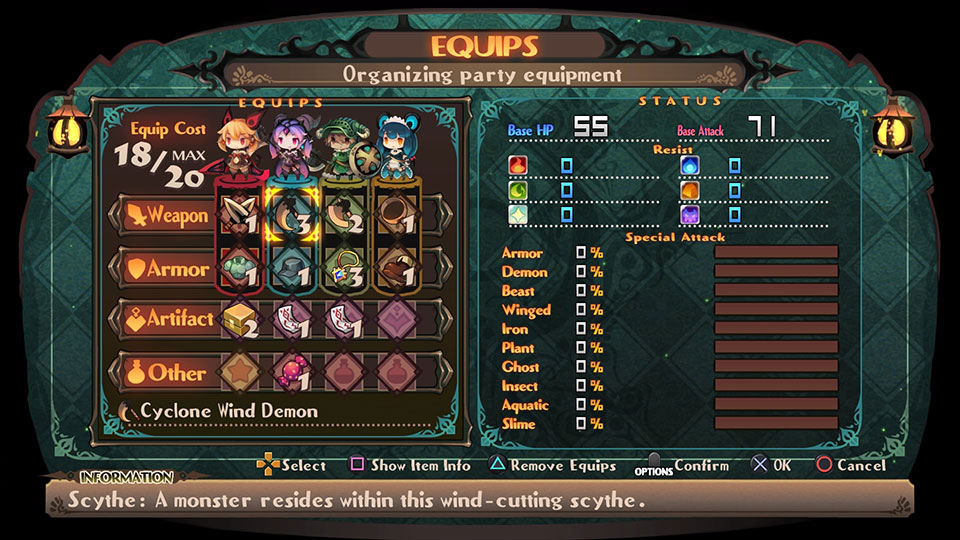Select the brown horned helmet armor slot

(395, 269)
